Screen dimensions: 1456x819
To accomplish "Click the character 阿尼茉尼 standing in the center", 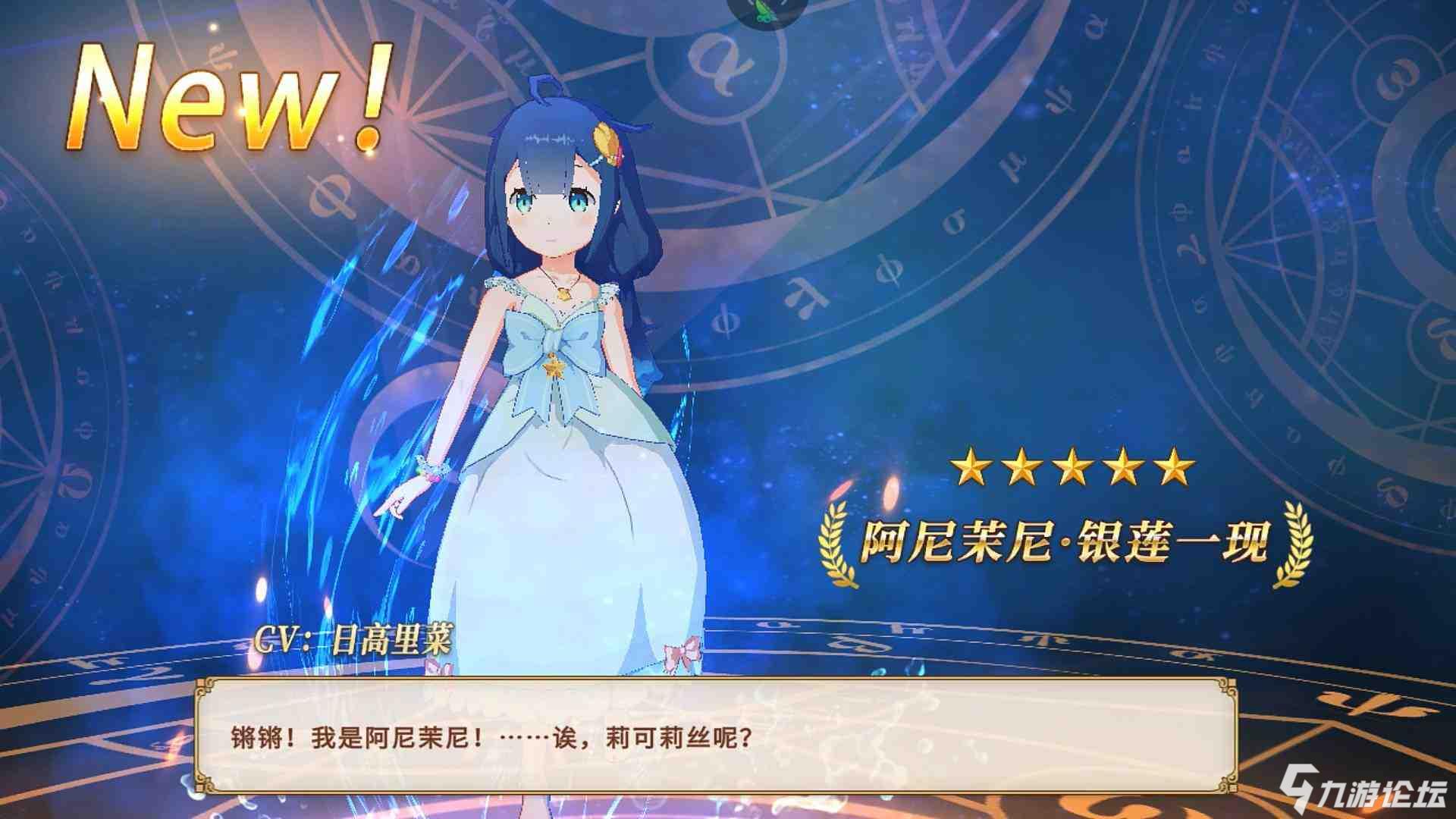I will (x=554, y=341).
